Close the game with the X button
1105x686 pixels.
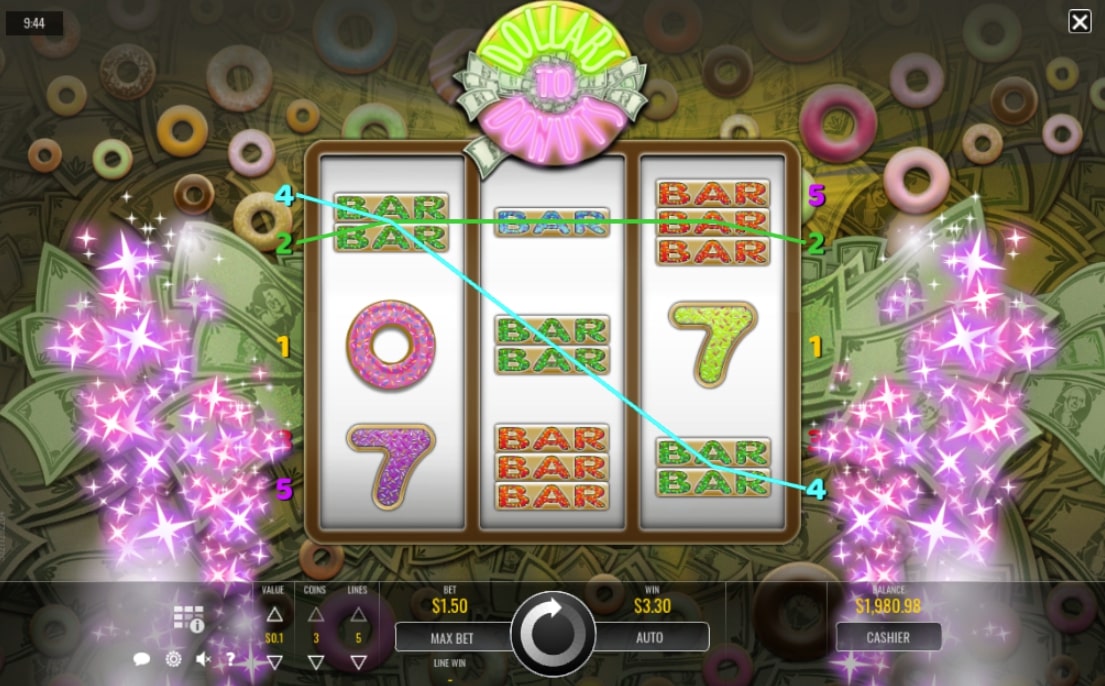[1080, 22]
